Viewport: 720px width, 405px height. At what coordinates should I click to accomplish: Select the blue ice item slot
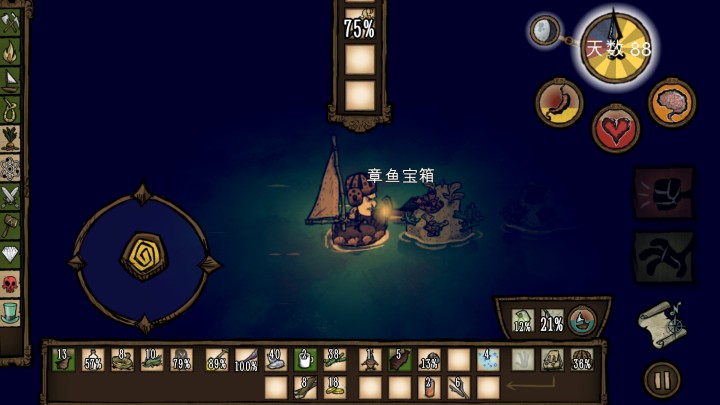click(x=489, y=360)
